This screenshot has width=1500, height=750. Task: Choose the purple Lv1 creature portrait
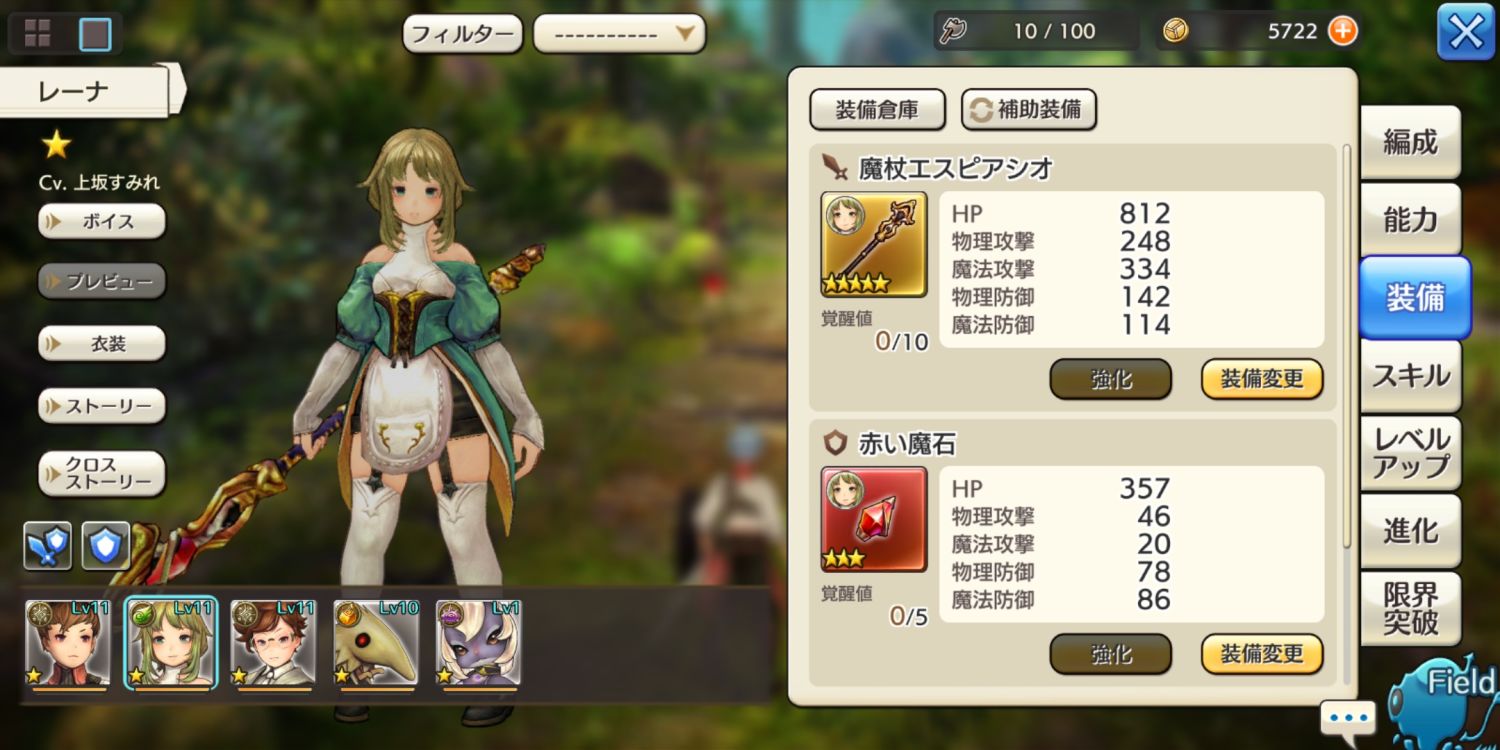pos(479,645)
